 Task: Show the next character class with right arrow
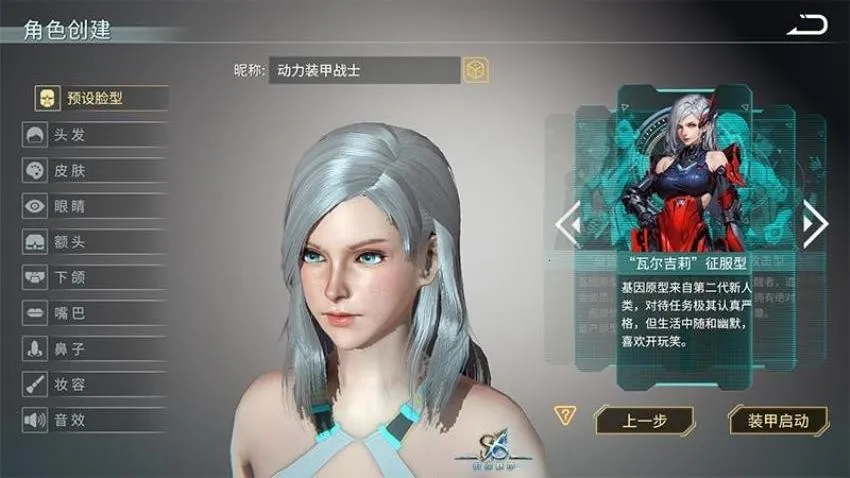point(815,224)
